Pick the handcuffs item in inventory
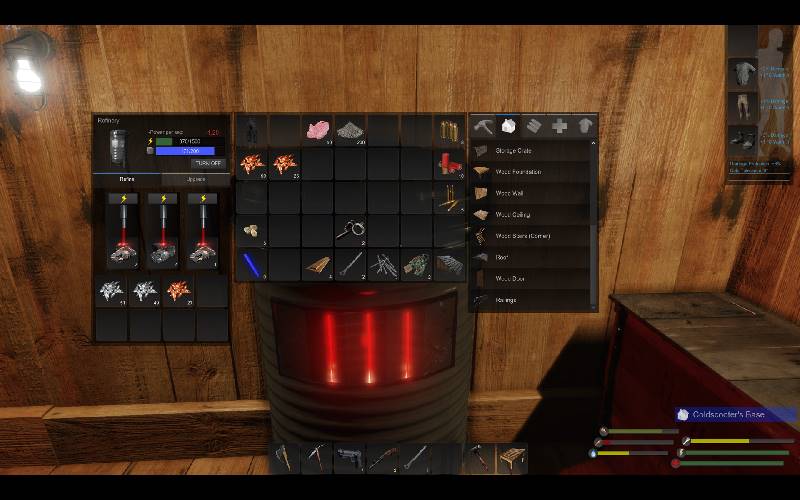The width and height of the screenshot is (800, 500). pos(351,231)
